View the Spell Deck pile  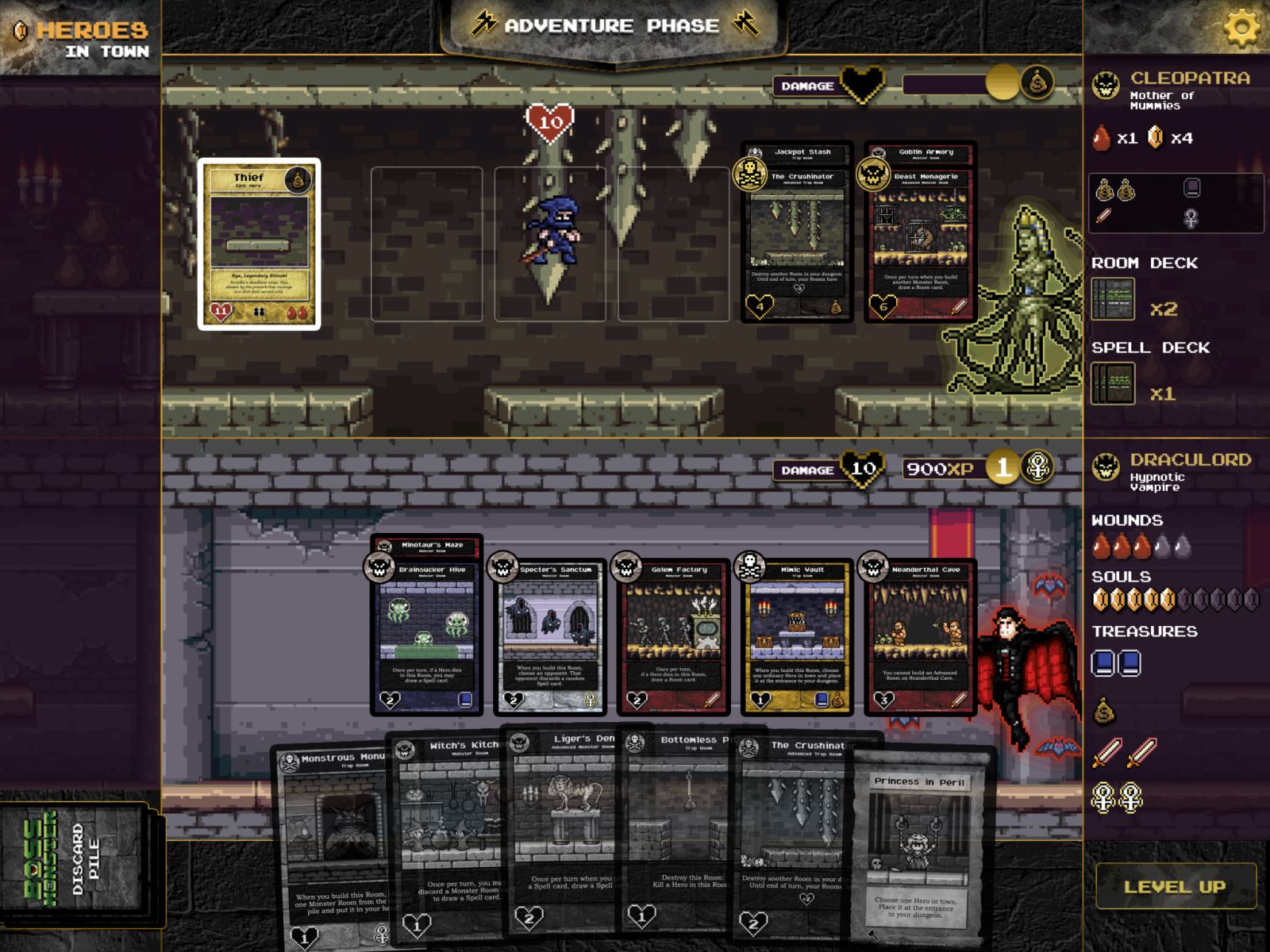[1113, 385]
